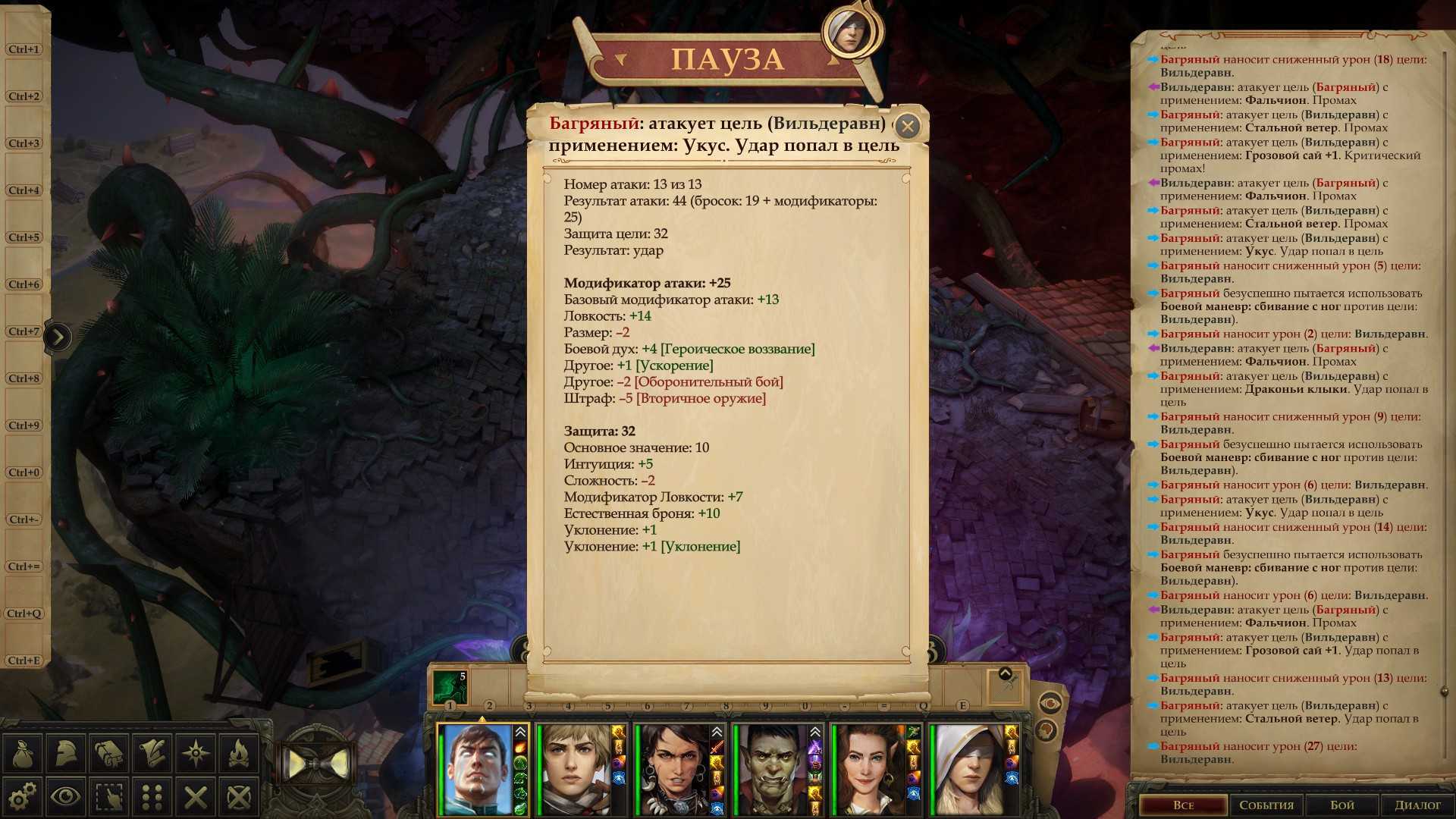Image resolution: width=1456 pixels, height=819 pixels.
Task: Open the map compass star button
Action: point(196,753)
